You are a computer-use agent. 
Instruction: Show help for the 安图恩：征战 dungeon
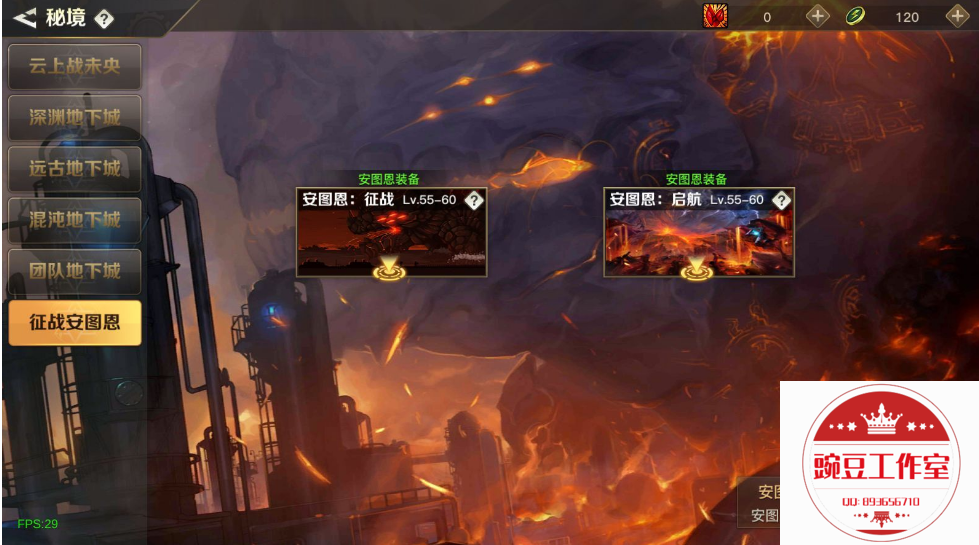click(474, 200)
